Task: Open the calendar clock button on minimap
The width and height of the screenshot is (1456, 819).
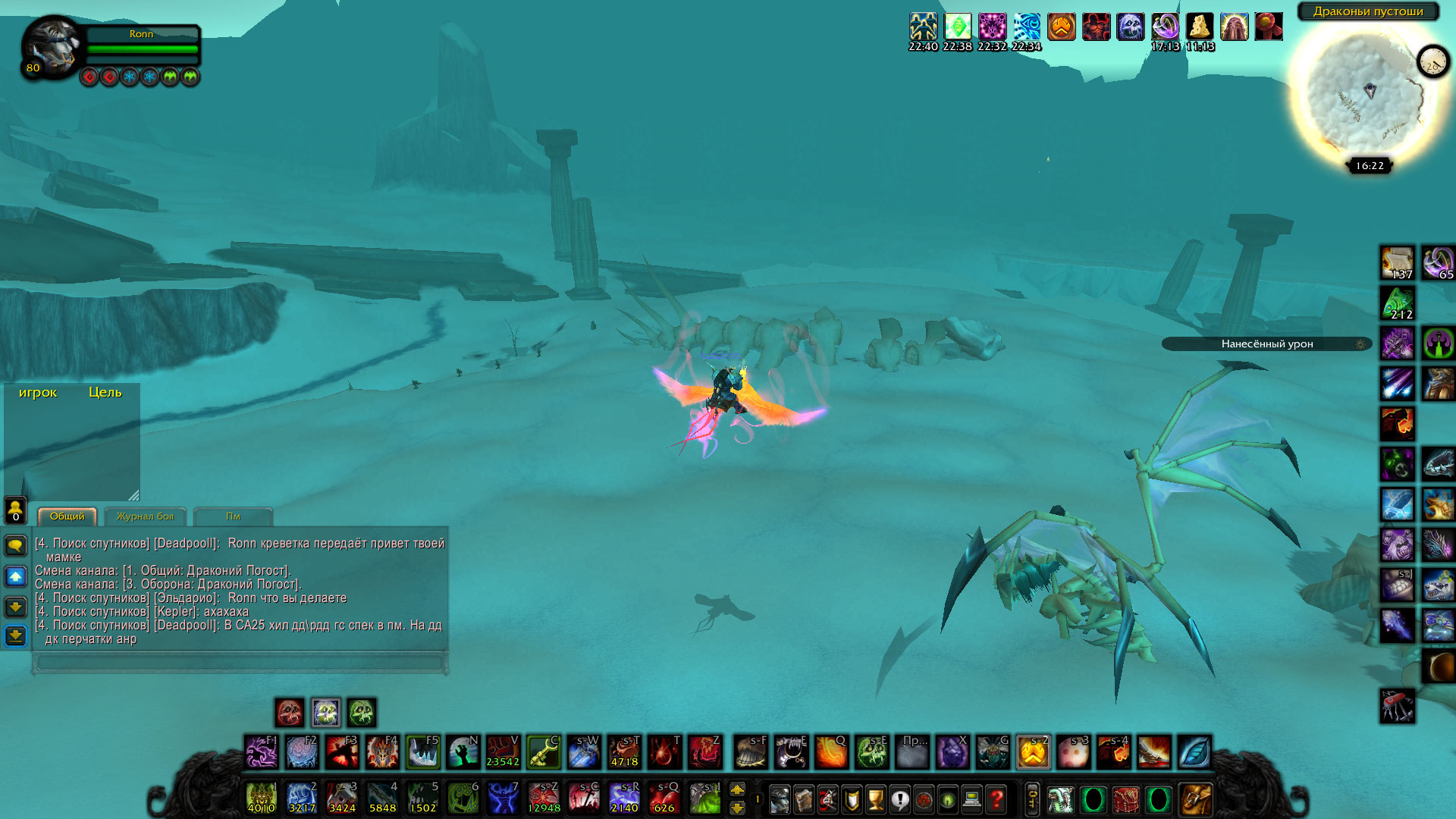Action: point(1432,62)
